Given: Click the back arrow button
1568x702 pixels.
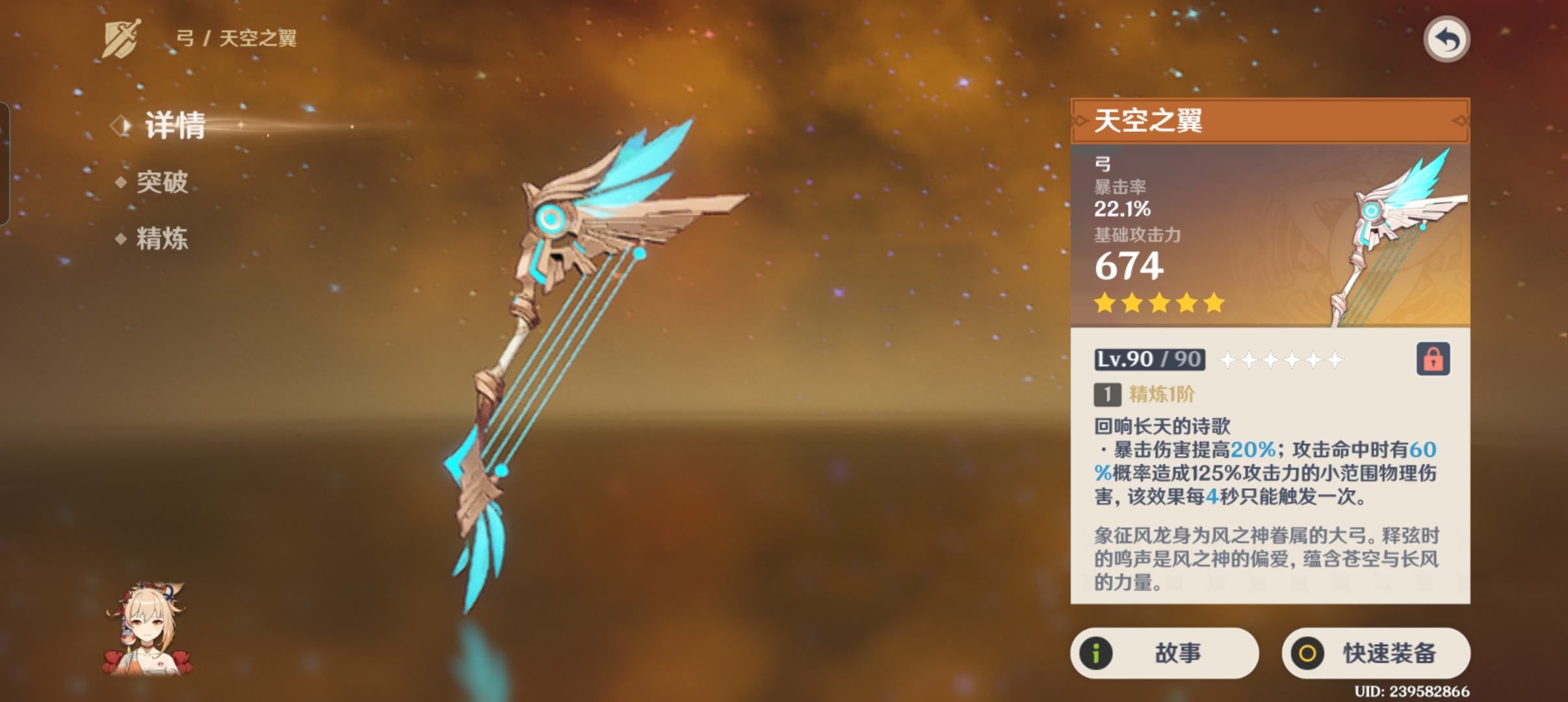Looking at the screenshot, I should click(x=1446, y=40).
